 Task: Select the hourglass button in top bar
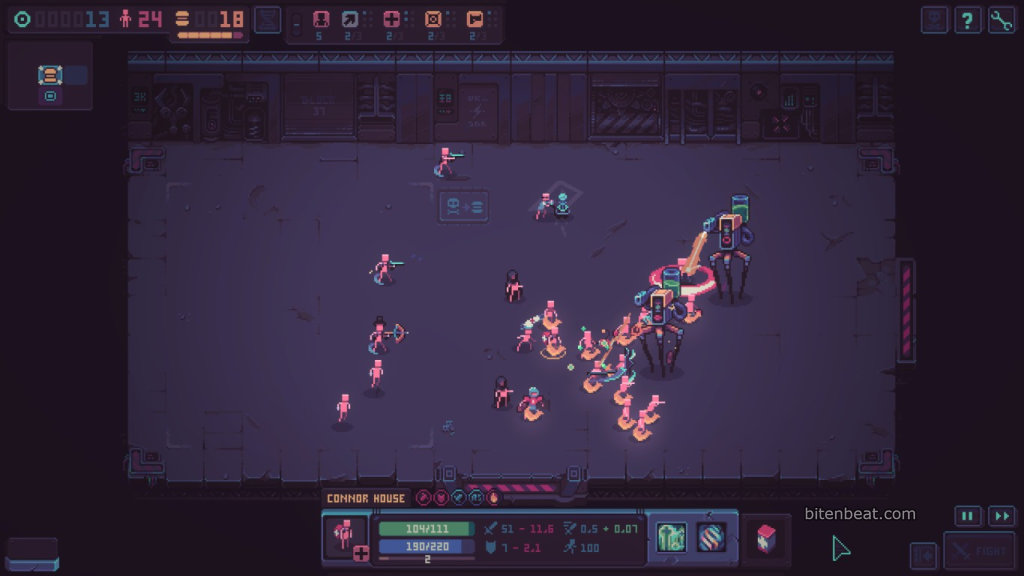pos(267,20)
